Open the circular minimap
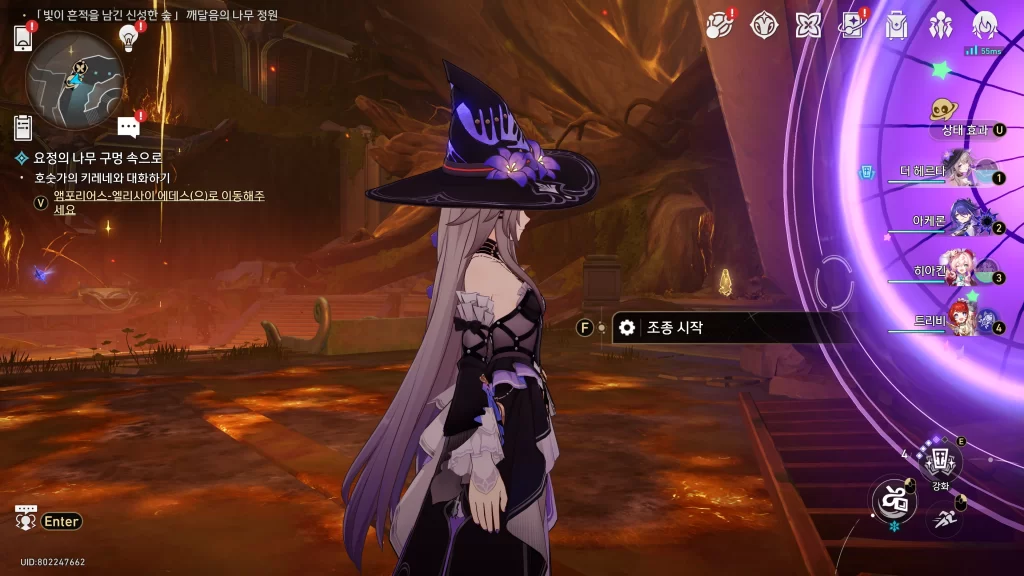 (74, 79)
